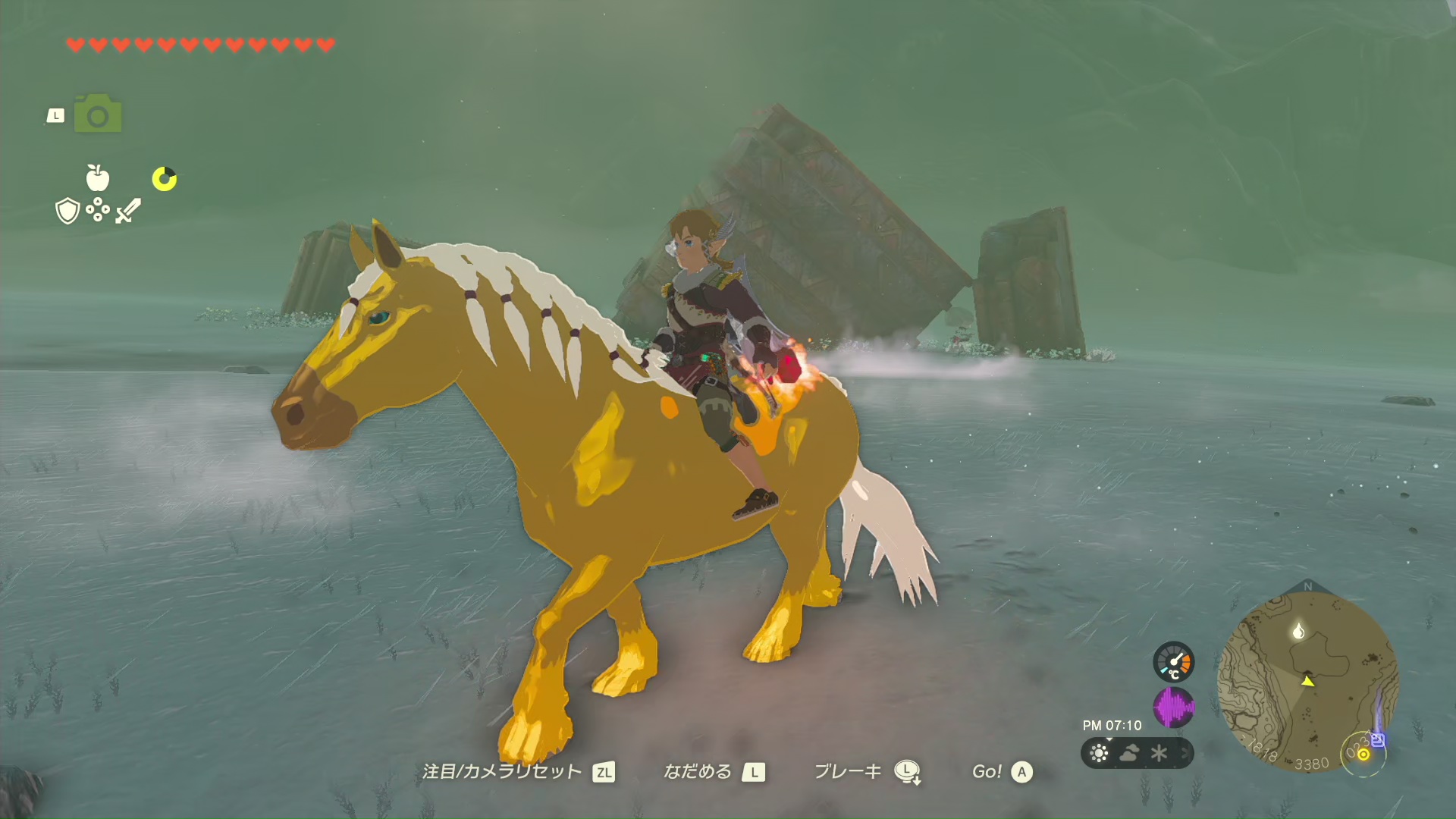Click the yellow ring objective marker
The width and height of the screenshot is (1456, 819).
point(1363,754)
